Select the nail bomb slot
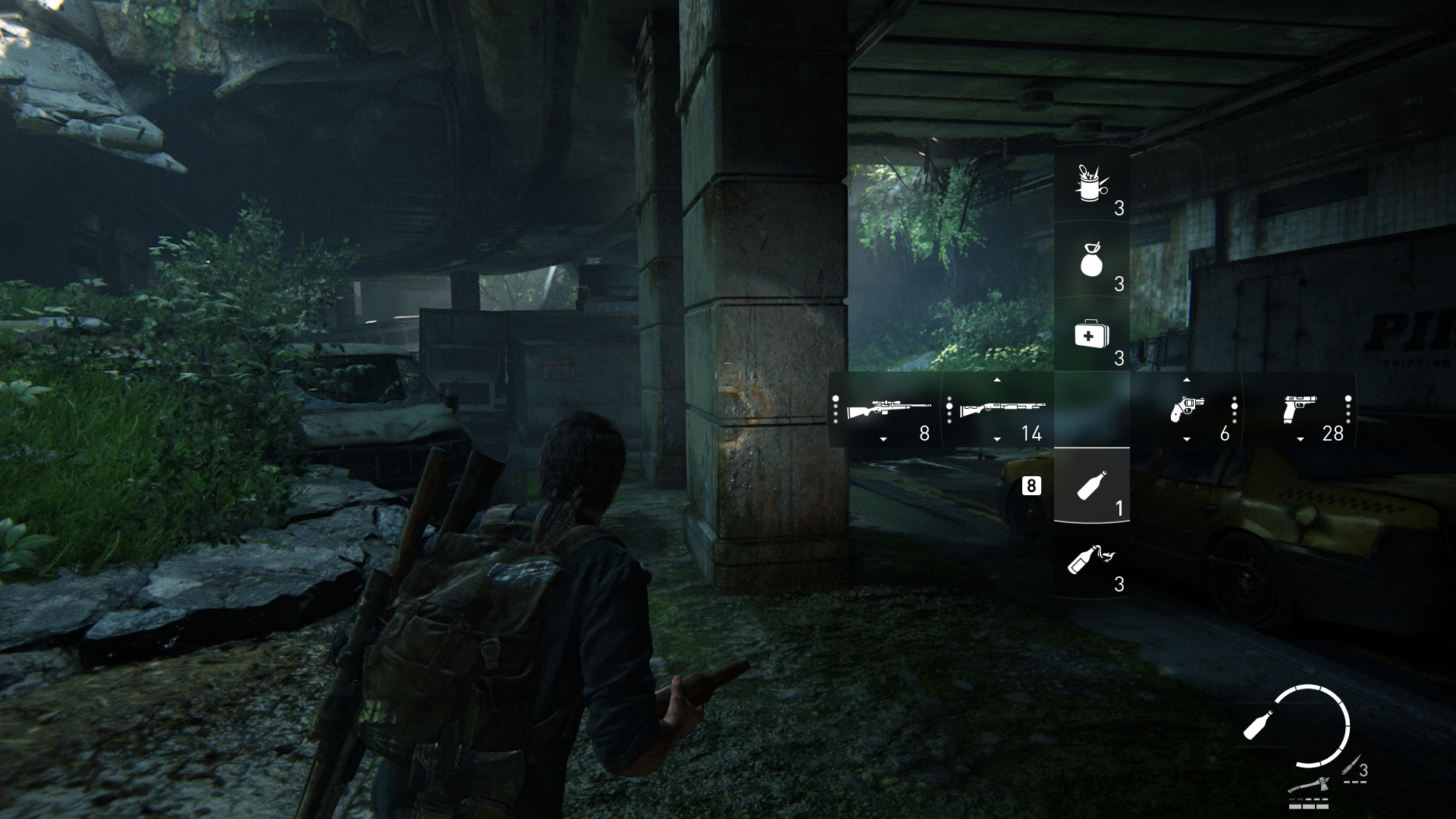 [1091, 184]
